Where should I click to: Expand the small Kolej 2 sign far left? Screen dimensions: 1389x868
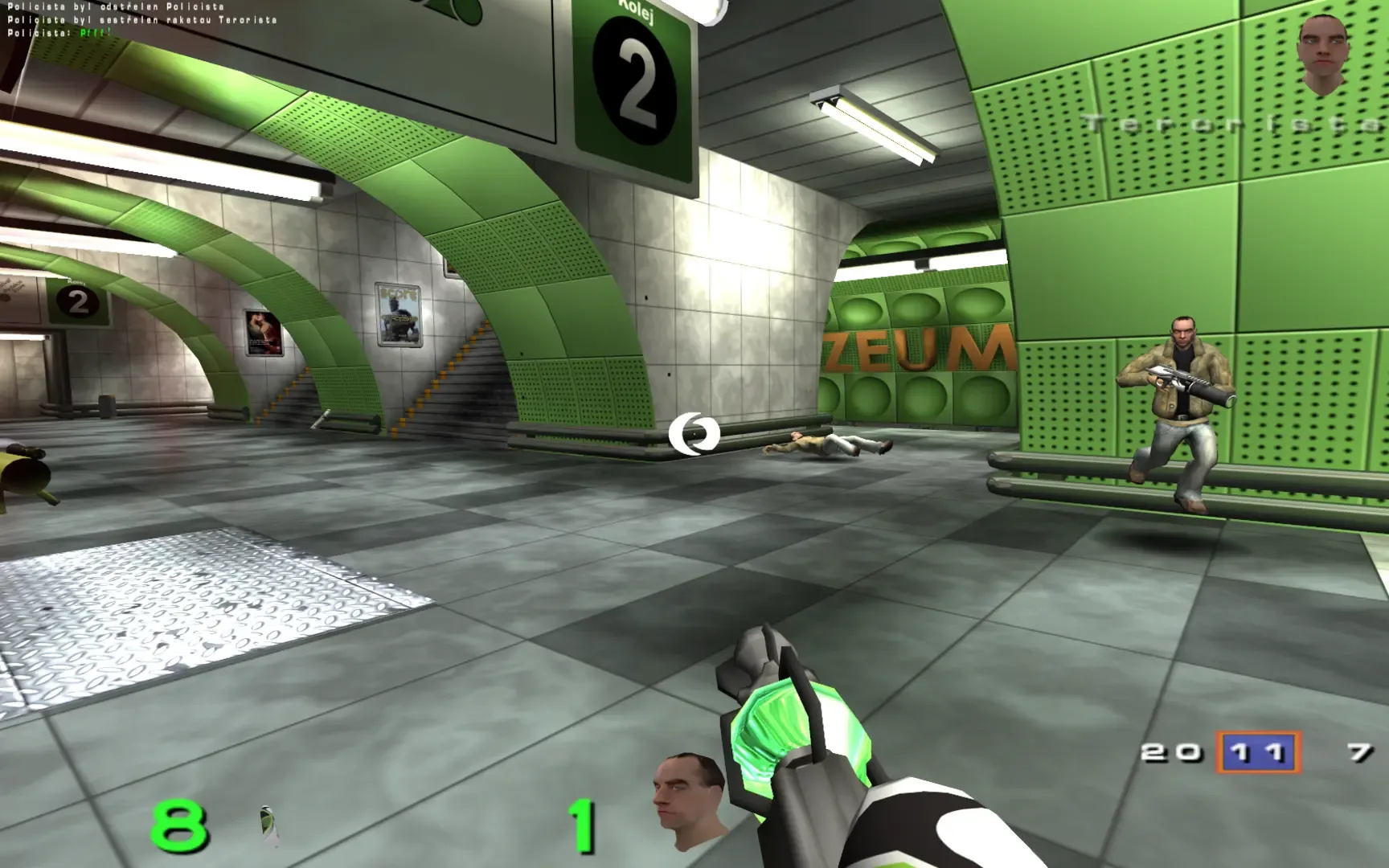tap(76, 301)
